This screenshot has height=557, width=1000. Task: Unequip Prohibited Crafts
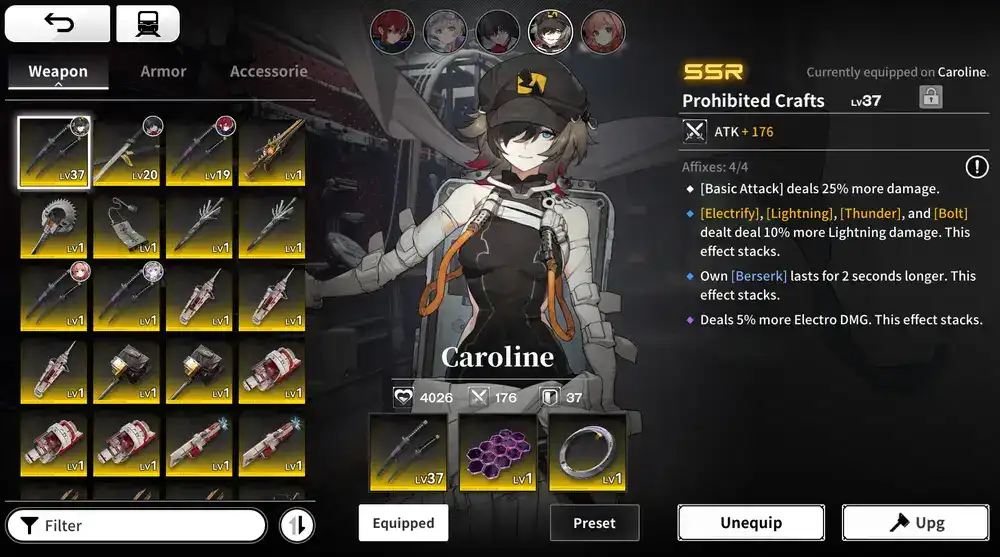[x=751, y=523]
